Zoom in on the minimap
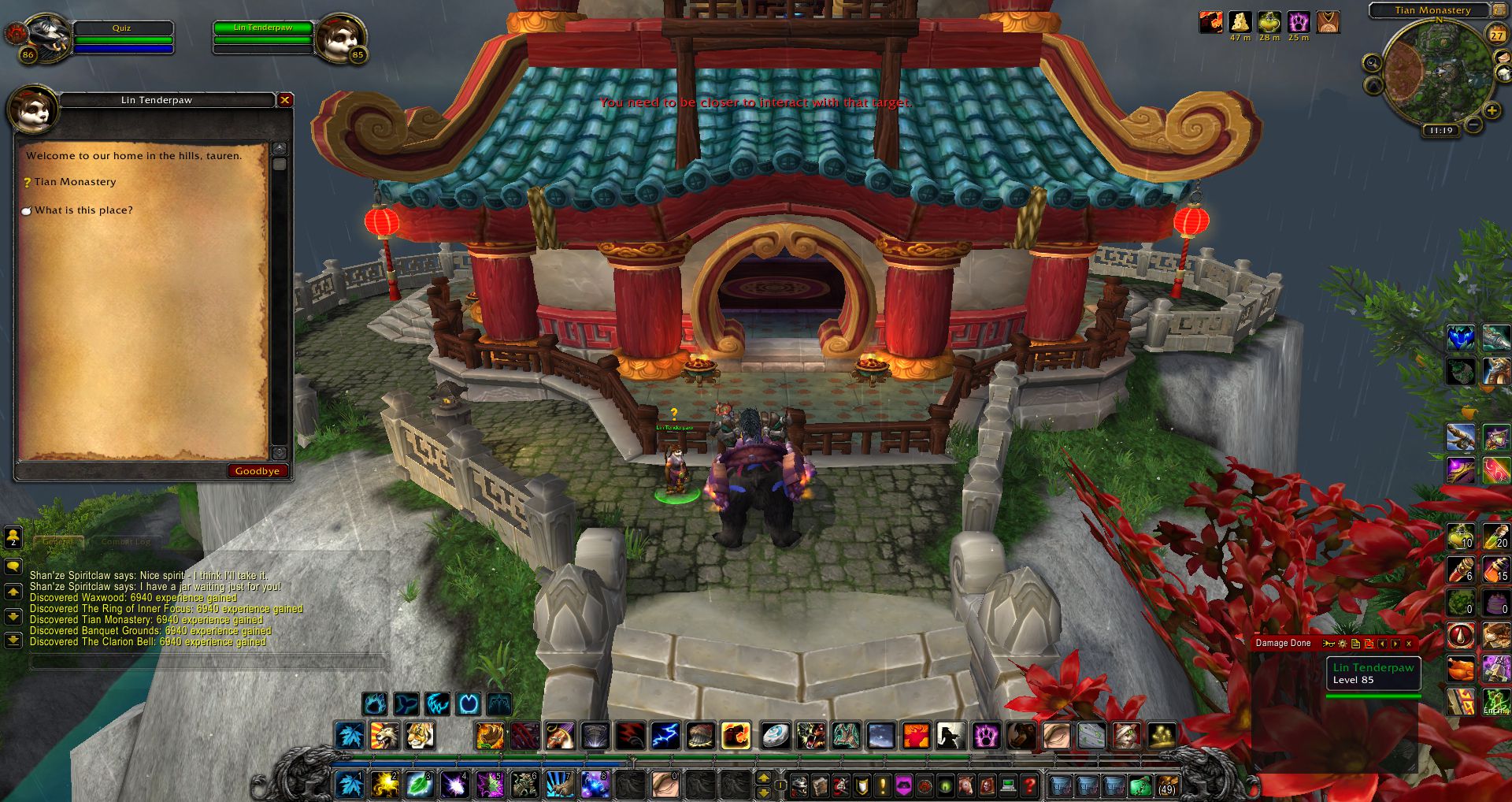The height and width of the screenshot is (802, 1512). click(x=1492, y=111)
